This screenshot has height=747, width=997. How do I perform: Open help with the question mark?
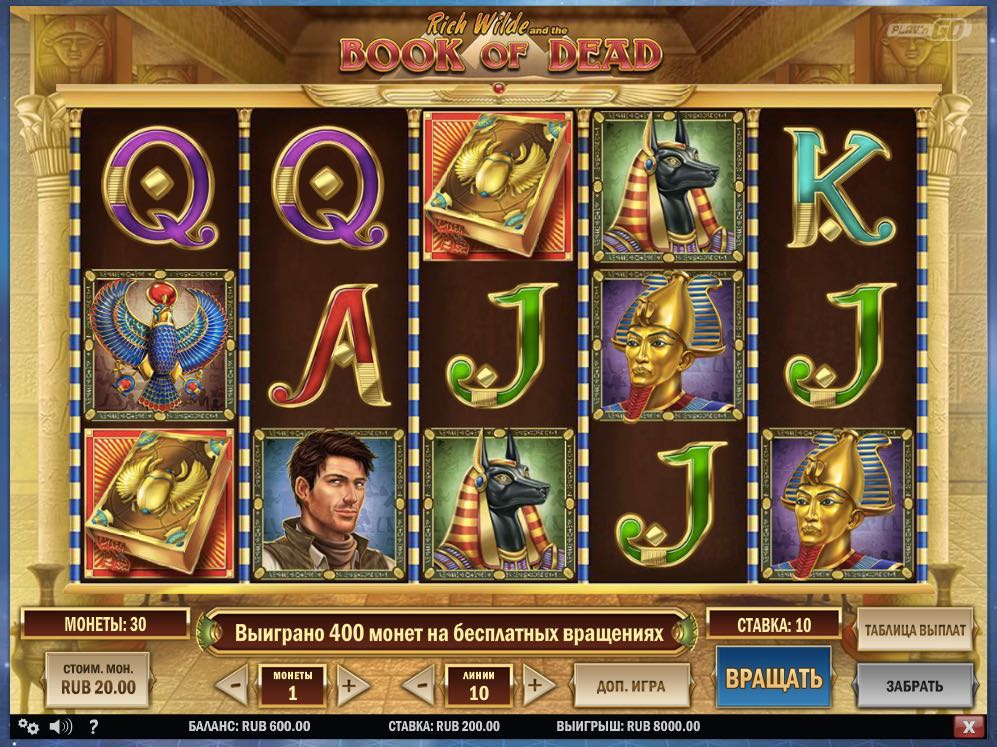pyautogui.click(x=92, y=726)
